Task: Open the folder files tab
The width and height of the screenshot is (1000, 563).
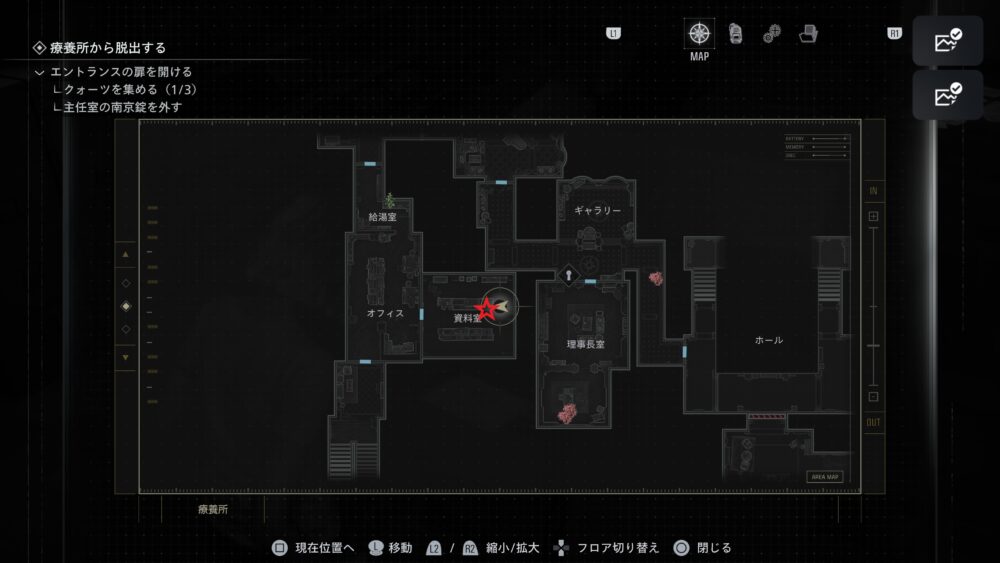Action: (x=808, y=34)
